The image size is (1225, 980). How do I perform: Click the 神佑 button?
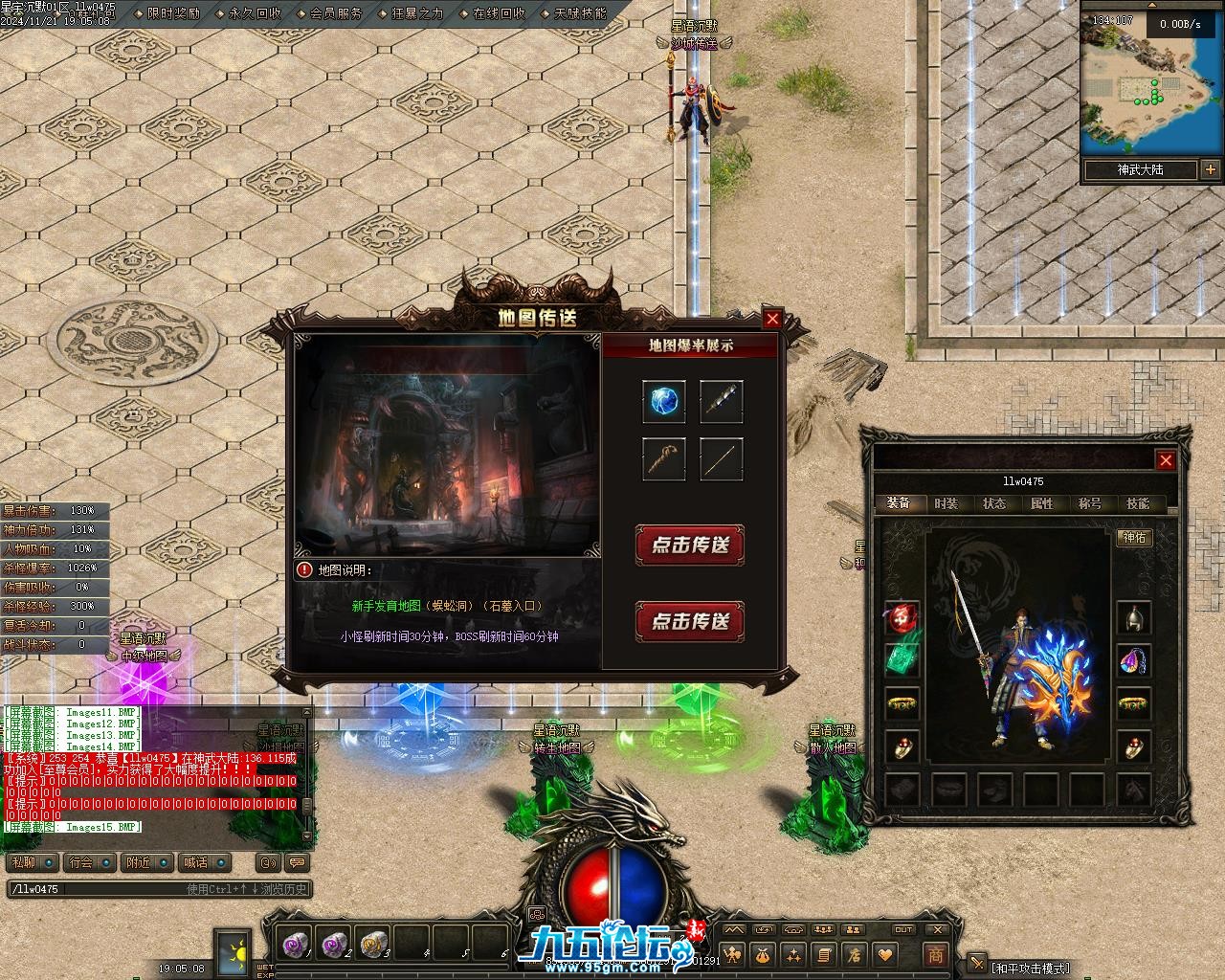coord(1134,538)
